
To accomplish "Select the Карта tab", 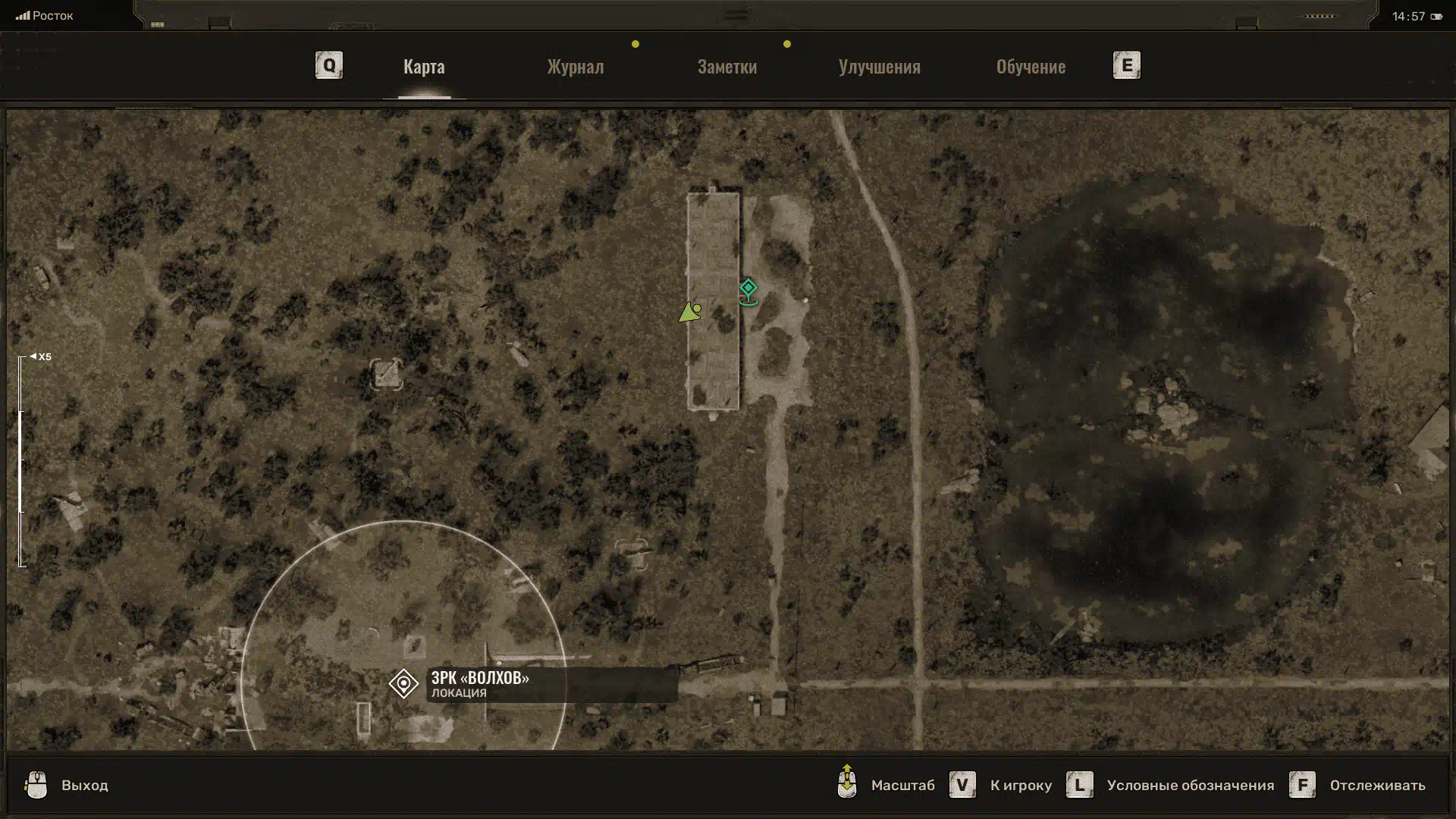I will (x=424, y=67).
